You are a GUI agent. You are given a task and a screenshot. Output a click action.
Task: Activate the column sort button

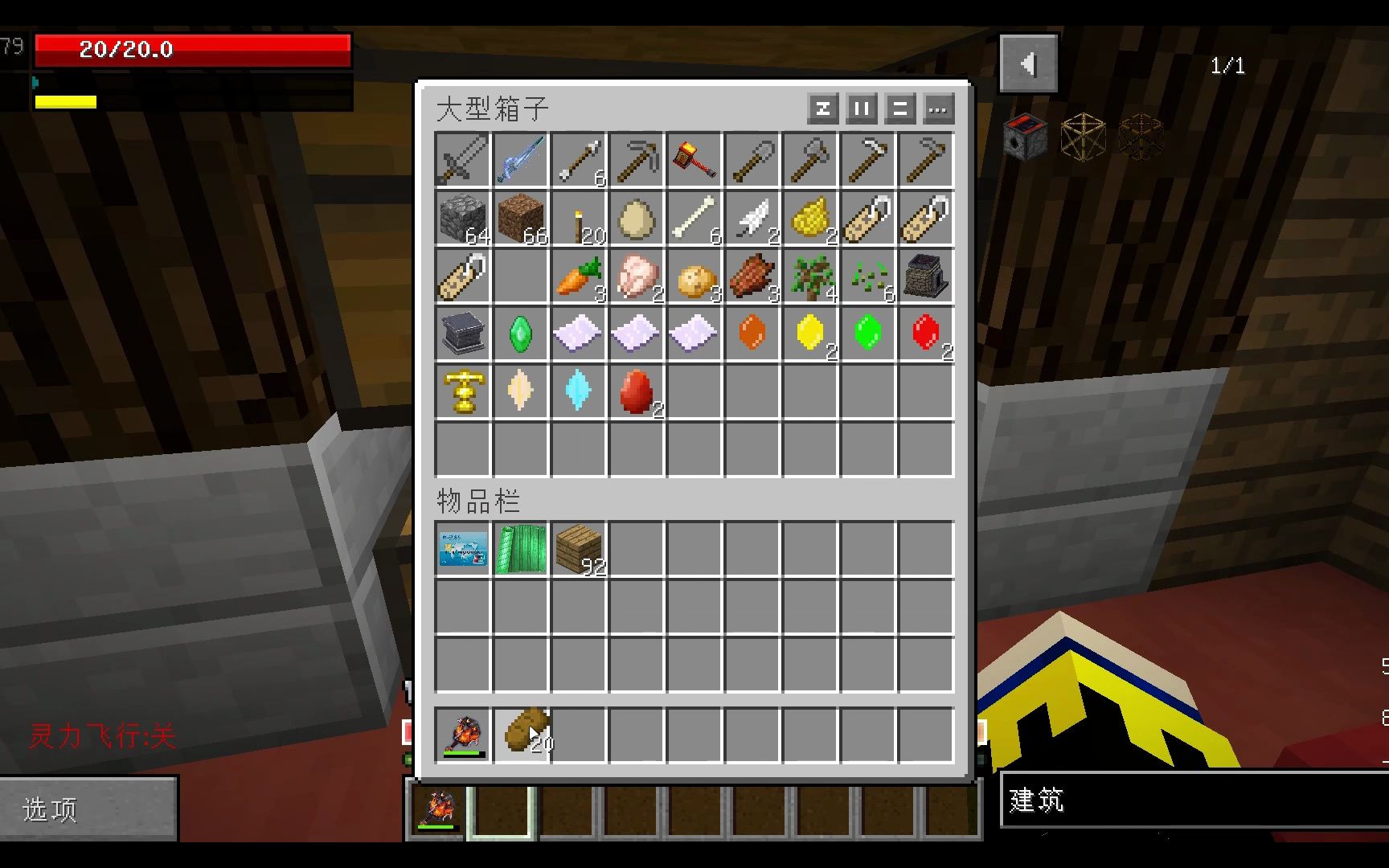pos(860,109)
